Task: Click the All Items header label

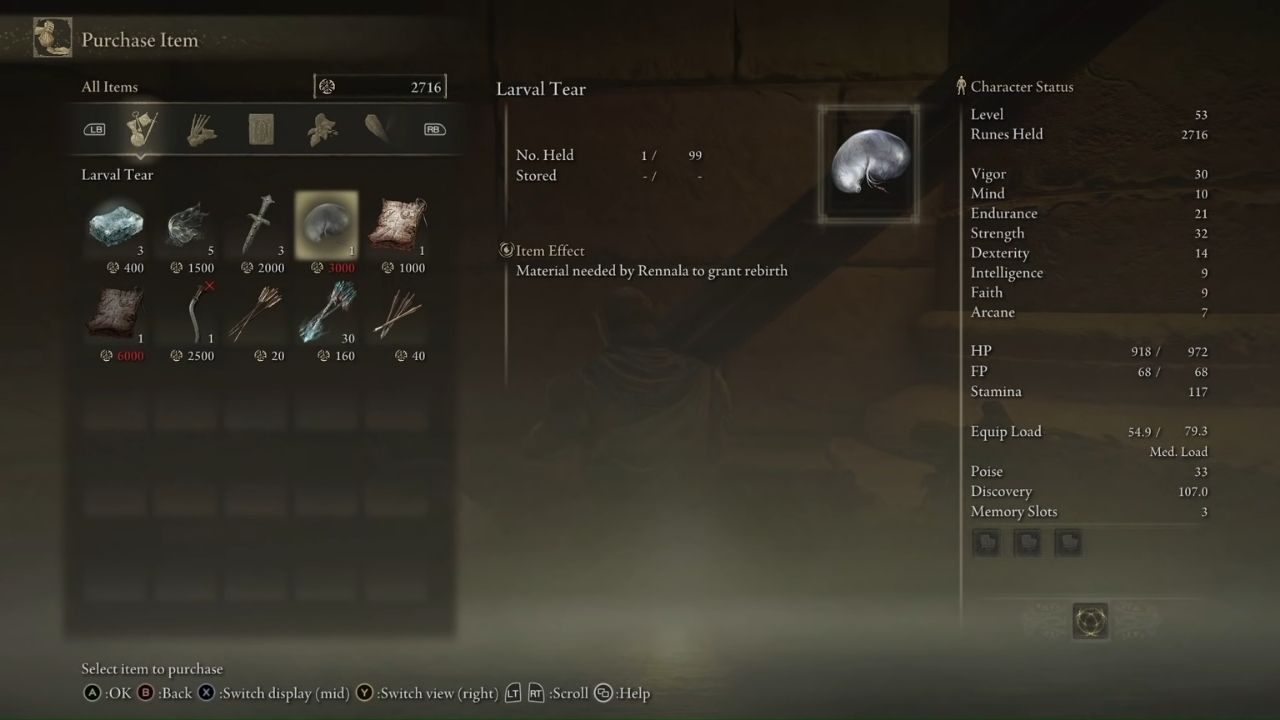Action: 109,87
